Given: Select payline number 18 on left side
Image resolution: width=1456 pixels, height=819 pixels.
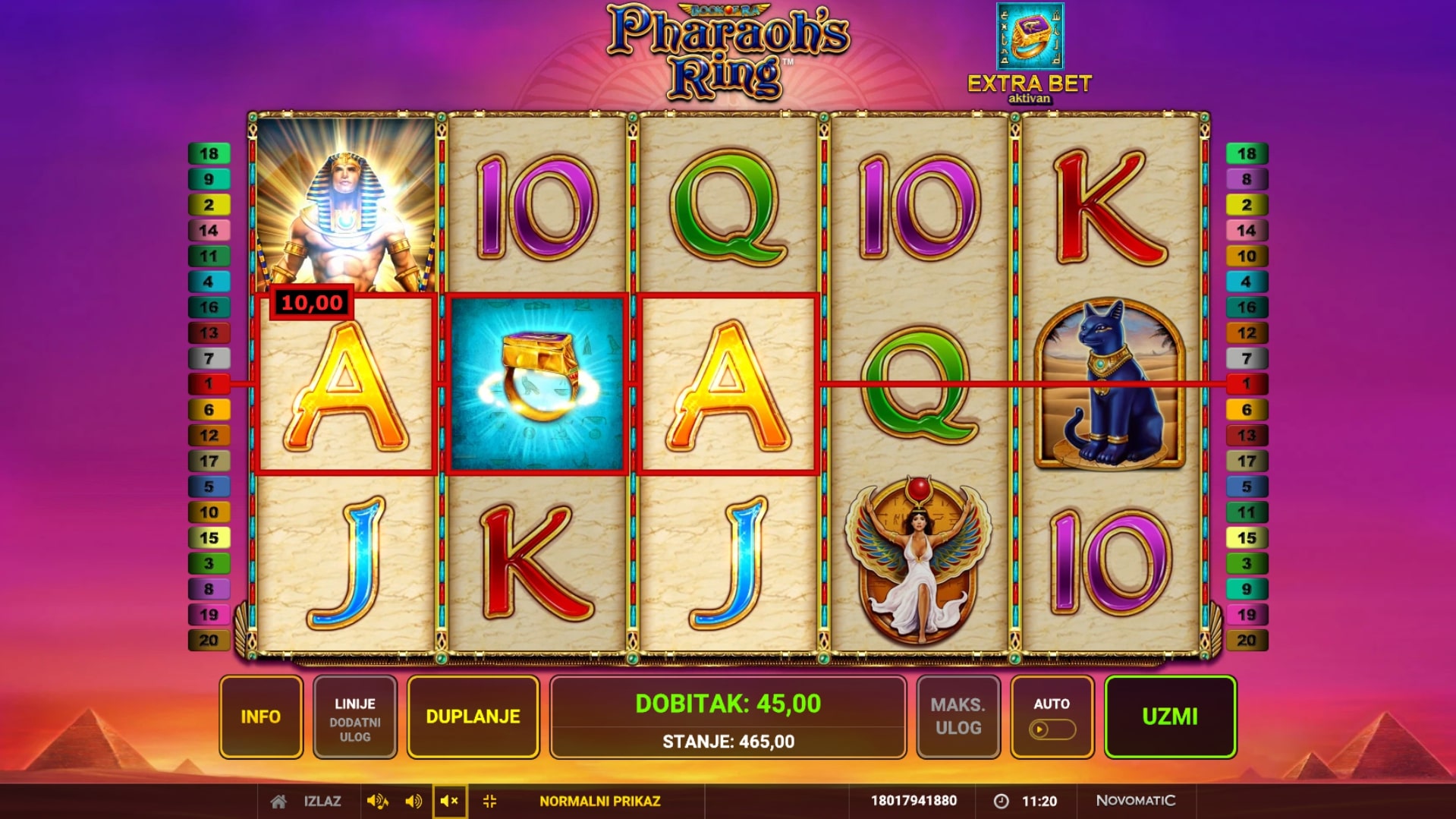Looking at the screenshot, I should [x=209, y=154].
